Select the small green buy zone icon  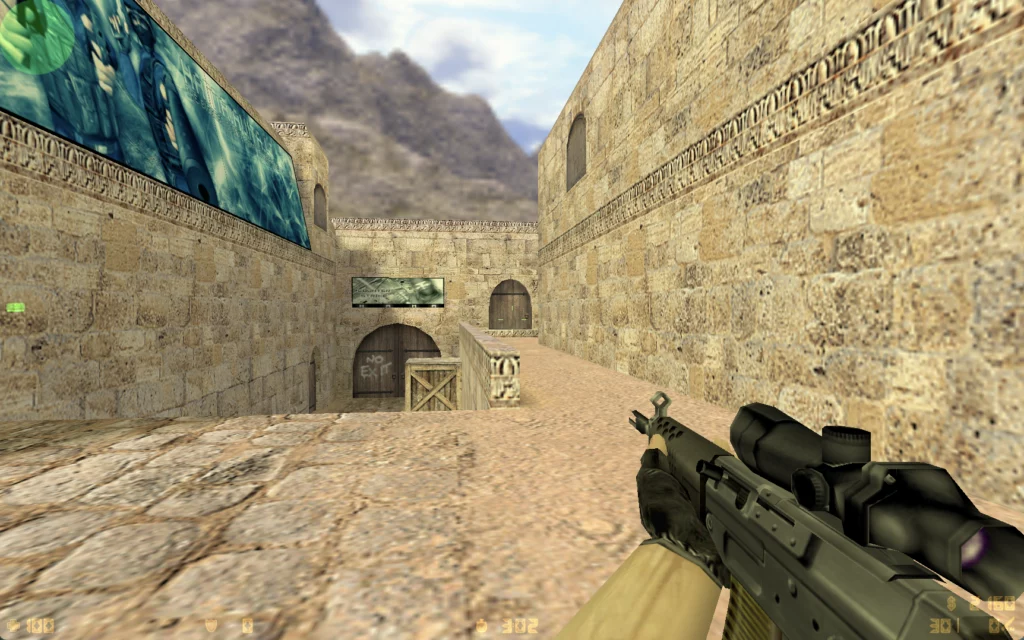(x=16, y=308)
